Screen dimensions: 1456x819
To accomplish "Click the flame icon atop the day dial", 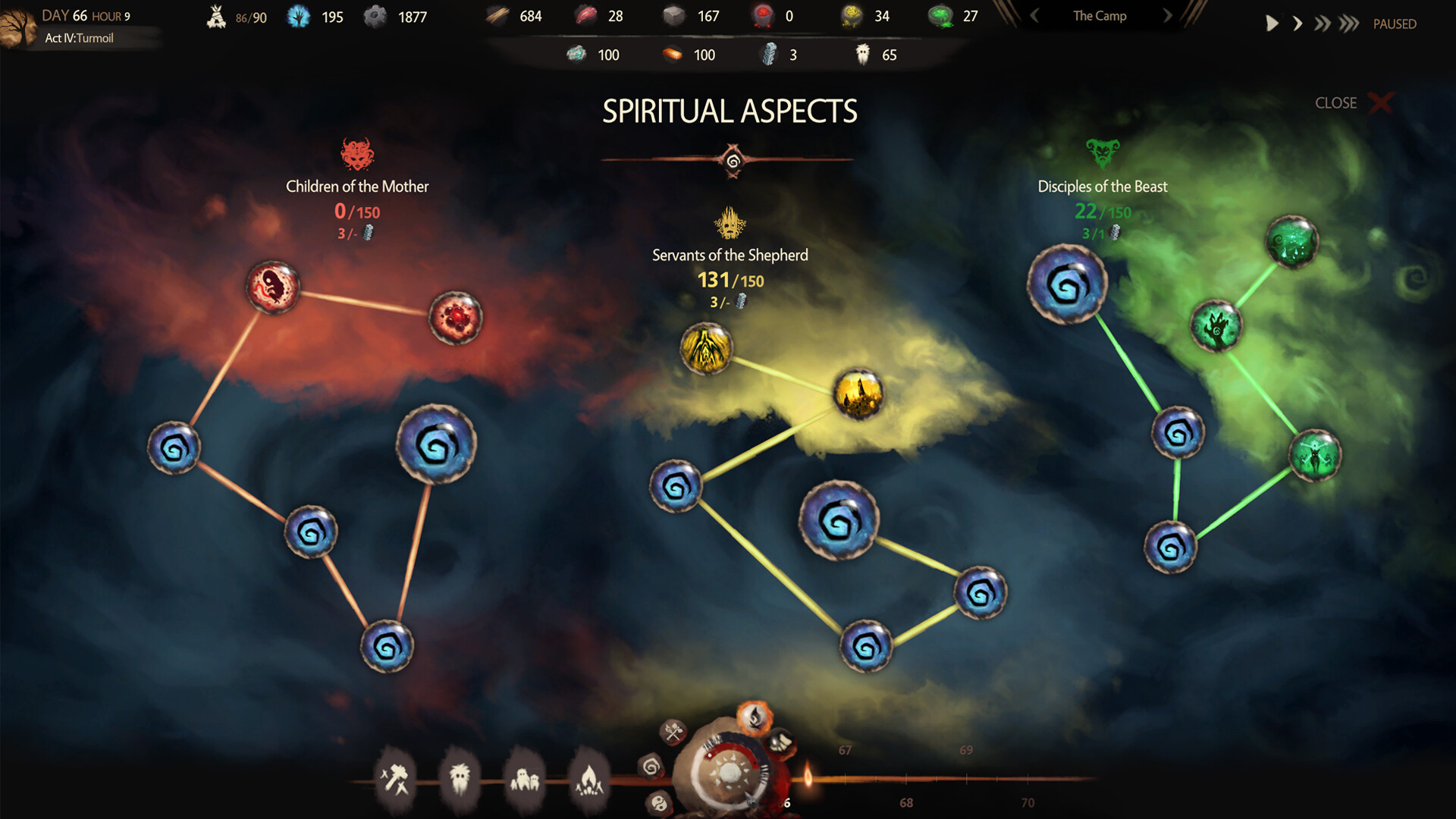I will click(755, 716).
